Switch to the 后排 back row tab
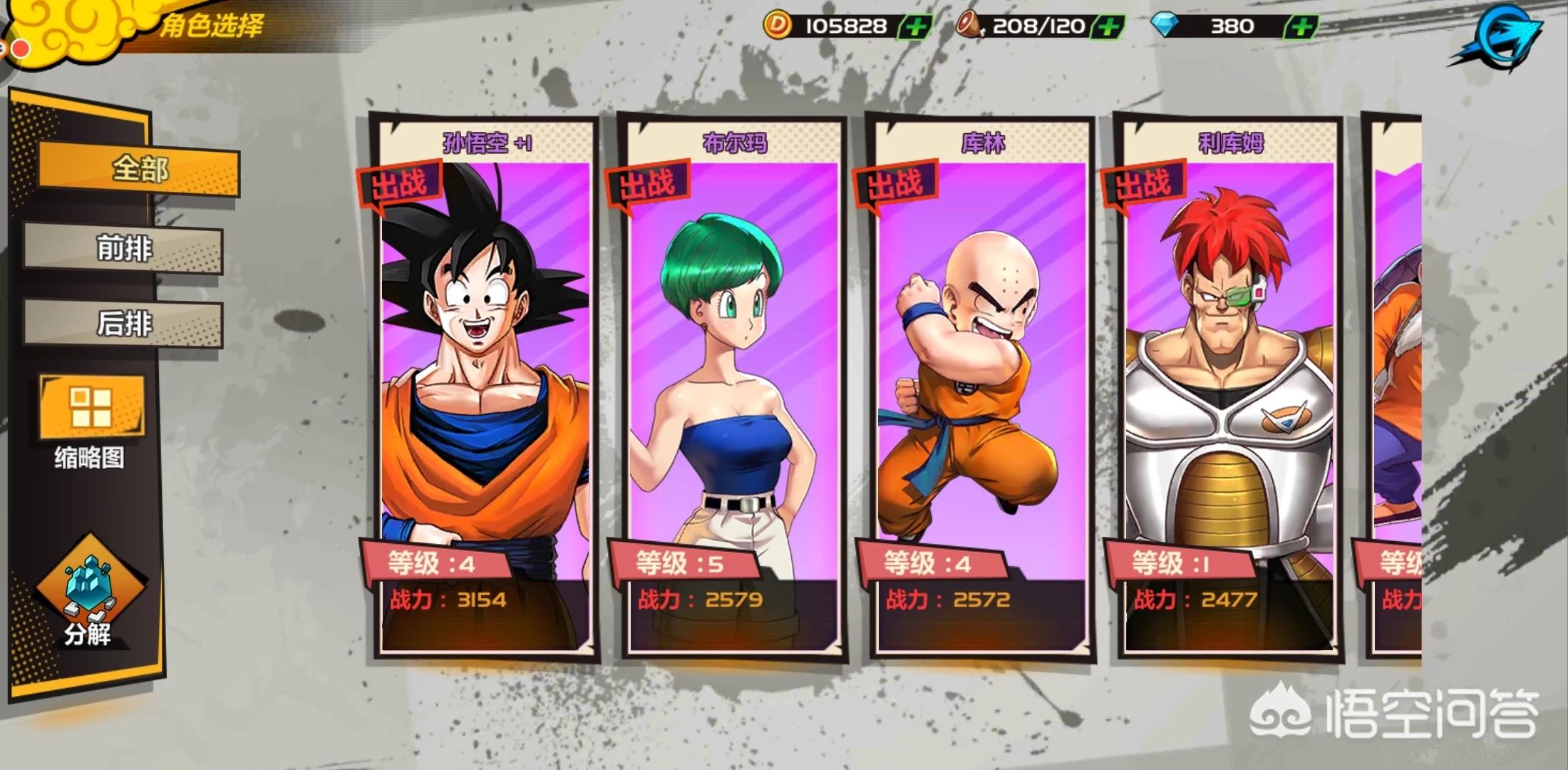Viewport: 1568px width, 770px height. coord(124,324)
